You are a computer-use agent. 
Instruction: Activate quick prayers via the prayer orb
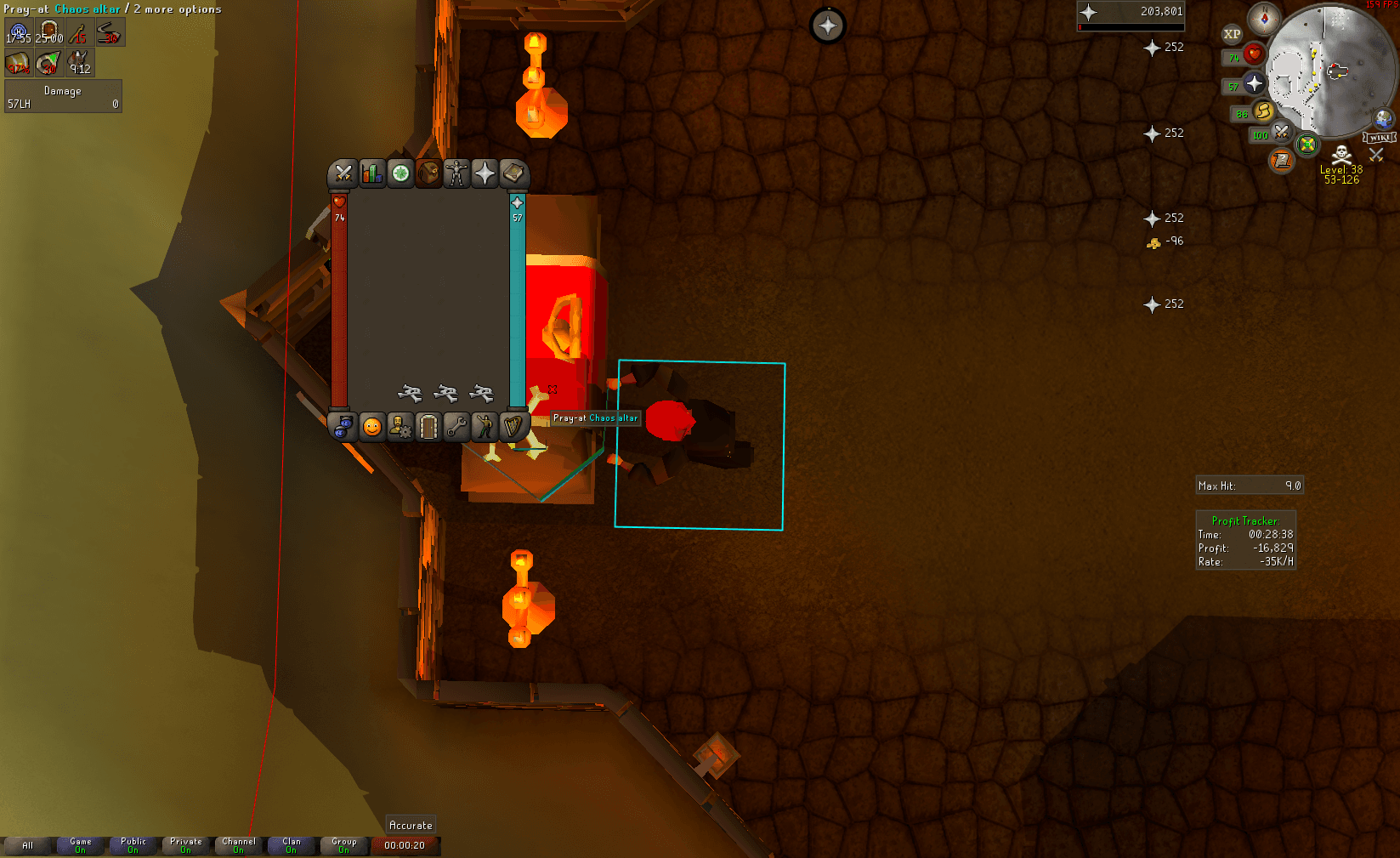[1255, 83]
